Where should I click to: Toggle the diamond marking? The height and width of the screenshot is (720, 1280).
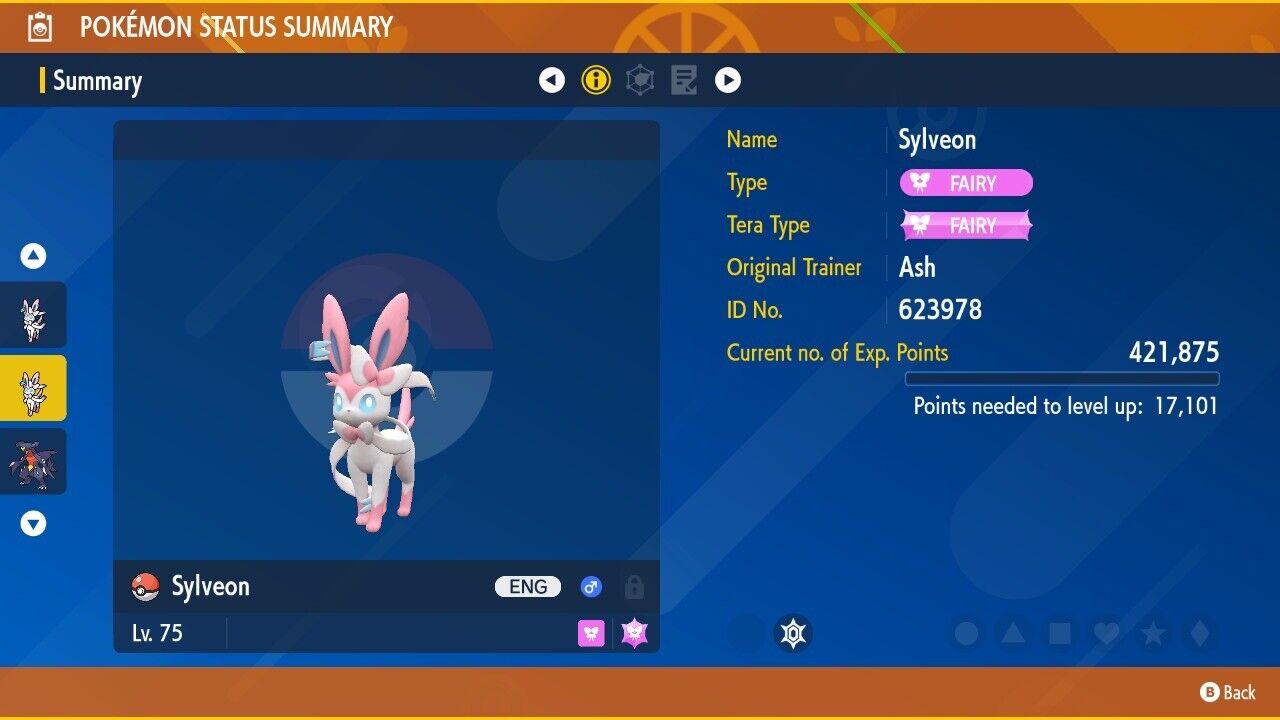point(1199,633)
